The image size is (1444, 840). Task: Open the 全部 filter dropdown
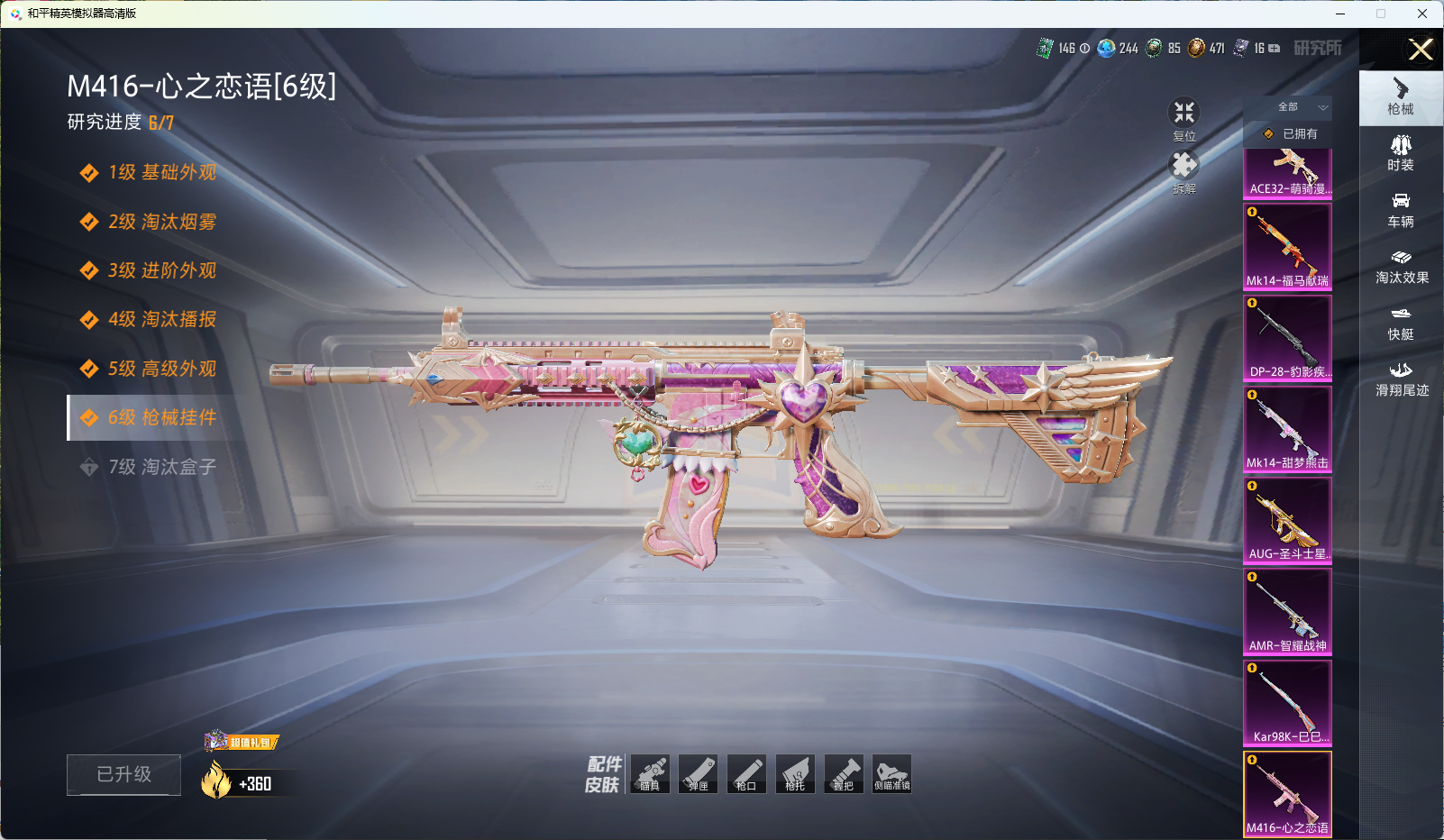click(1288, 107)
